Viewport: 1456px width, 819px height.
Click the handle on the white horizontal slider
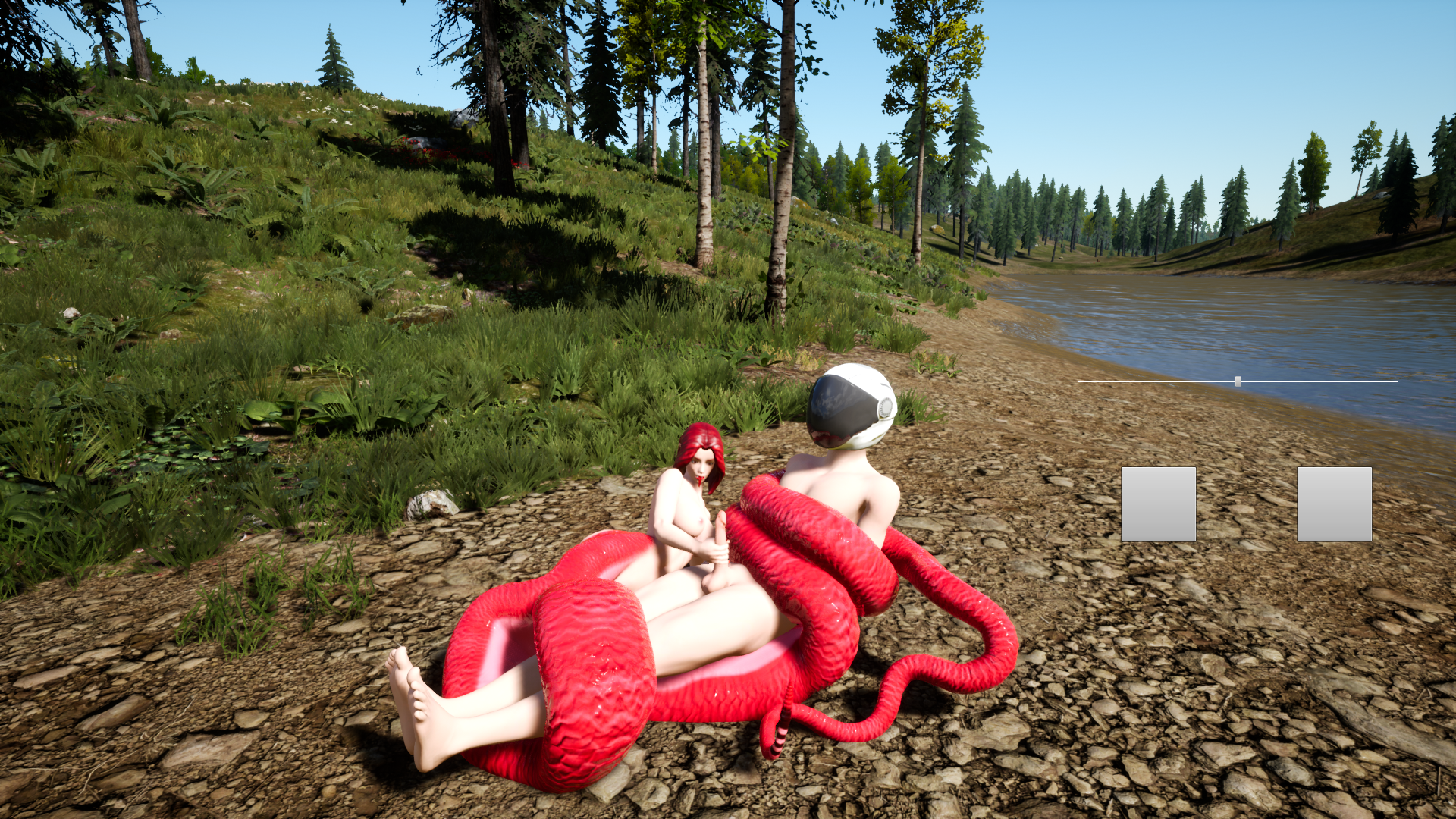(1238, 381)
